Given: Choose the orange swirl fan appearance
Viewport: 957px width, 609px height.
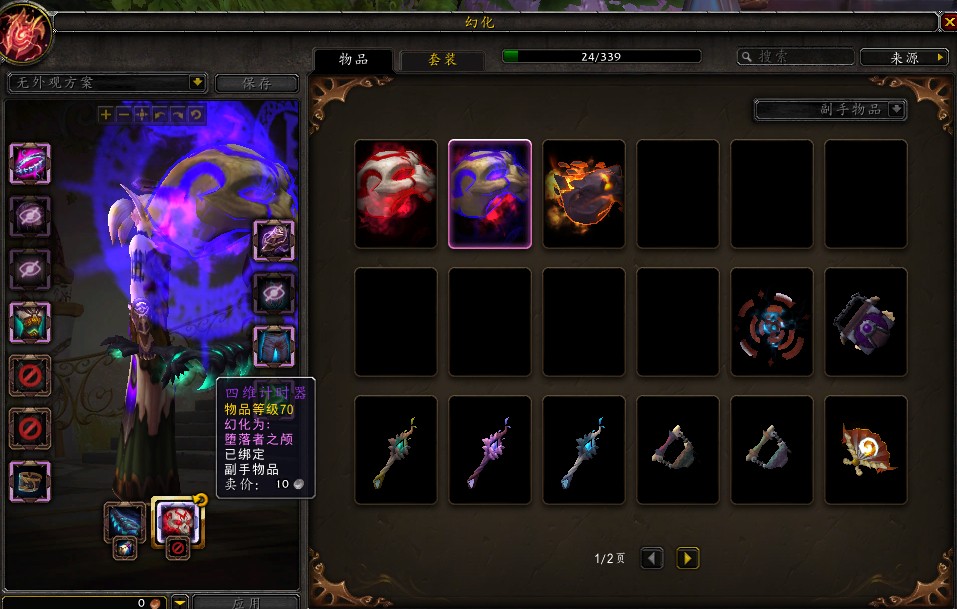Looking at the screenshot, I should [x=866, y=450].
